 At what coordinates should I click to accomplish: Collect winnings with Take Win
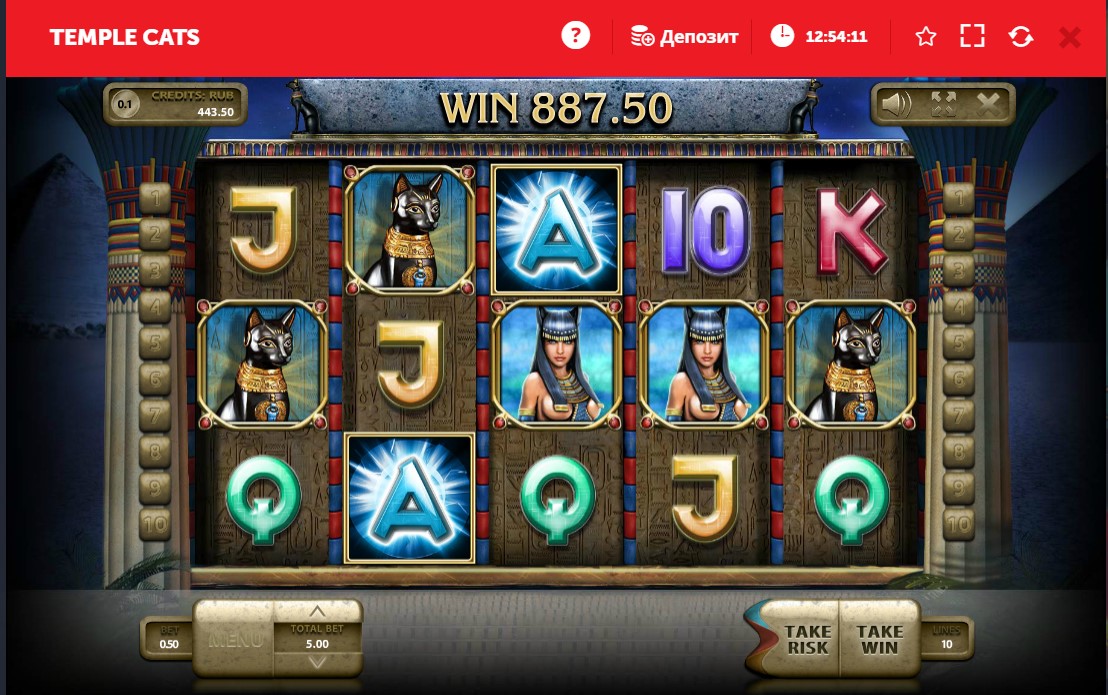(879, 639)
